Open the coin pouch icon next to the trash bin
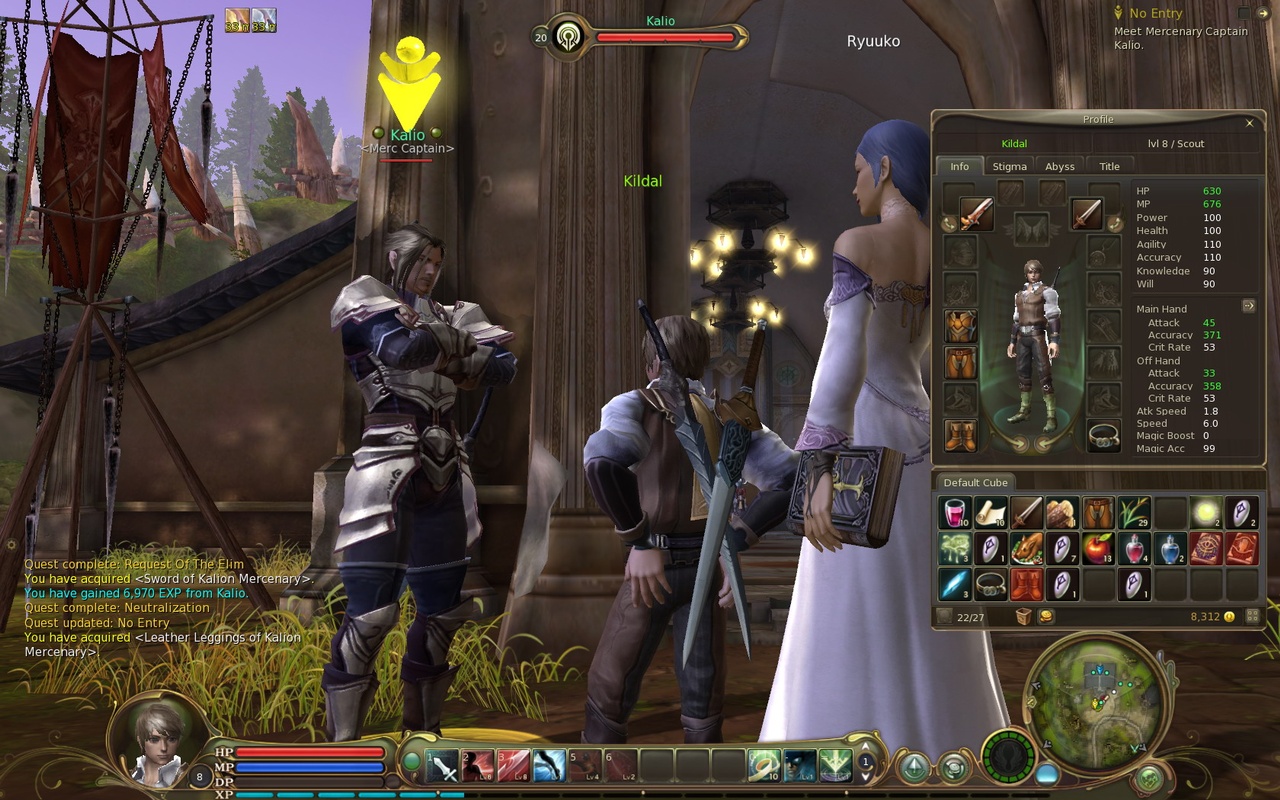Screen dimensions: 1280x800 [1045, 616]
